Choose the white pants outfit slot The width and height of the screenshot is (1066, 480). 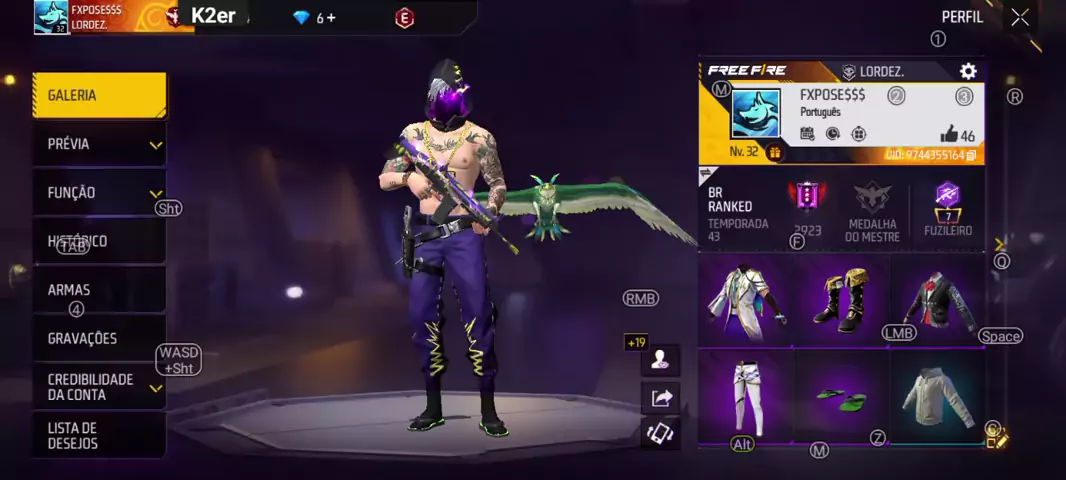[x=746, y=396]
